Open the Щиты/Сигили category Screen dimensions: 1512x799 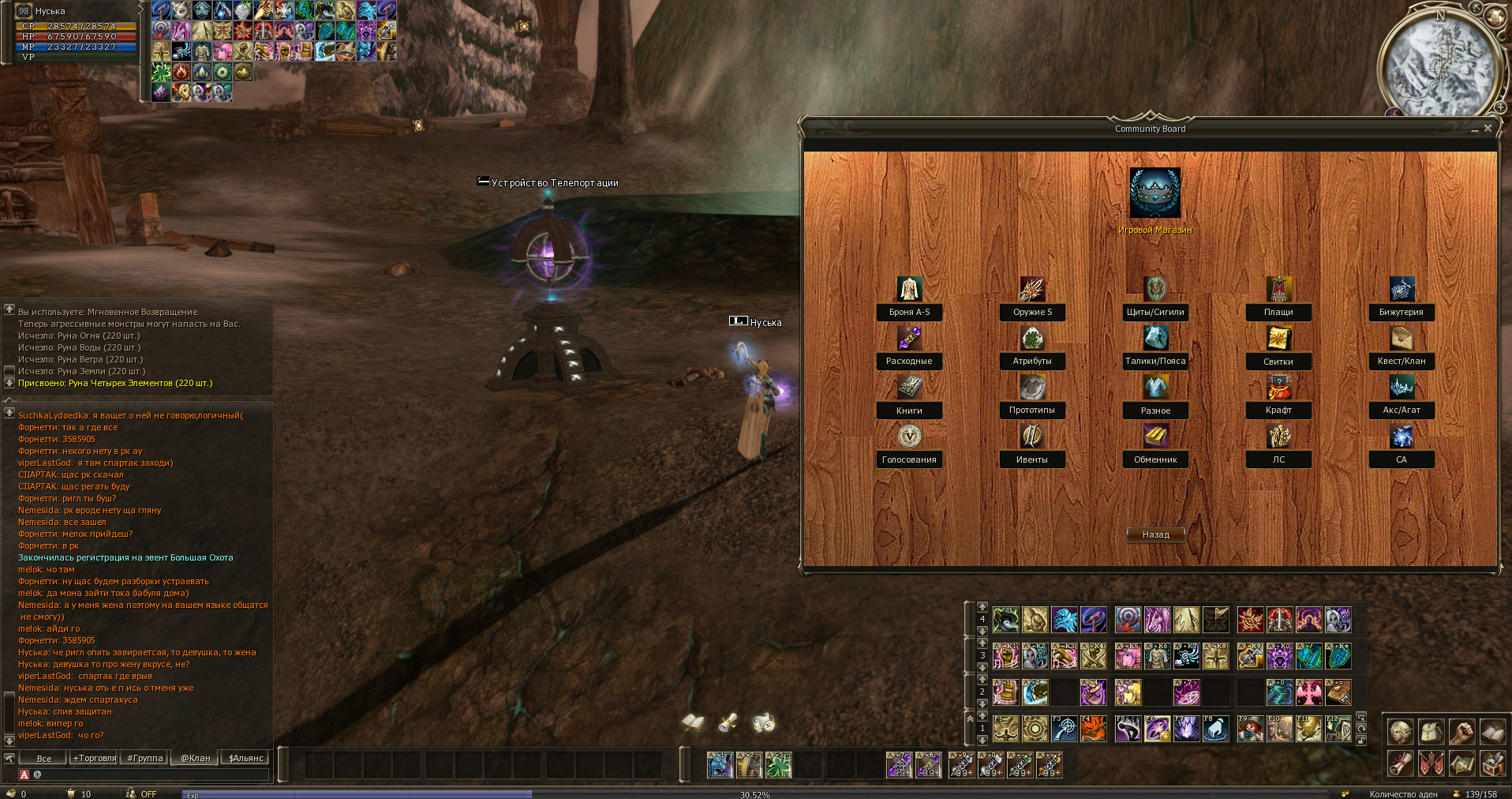(1155, 312)
